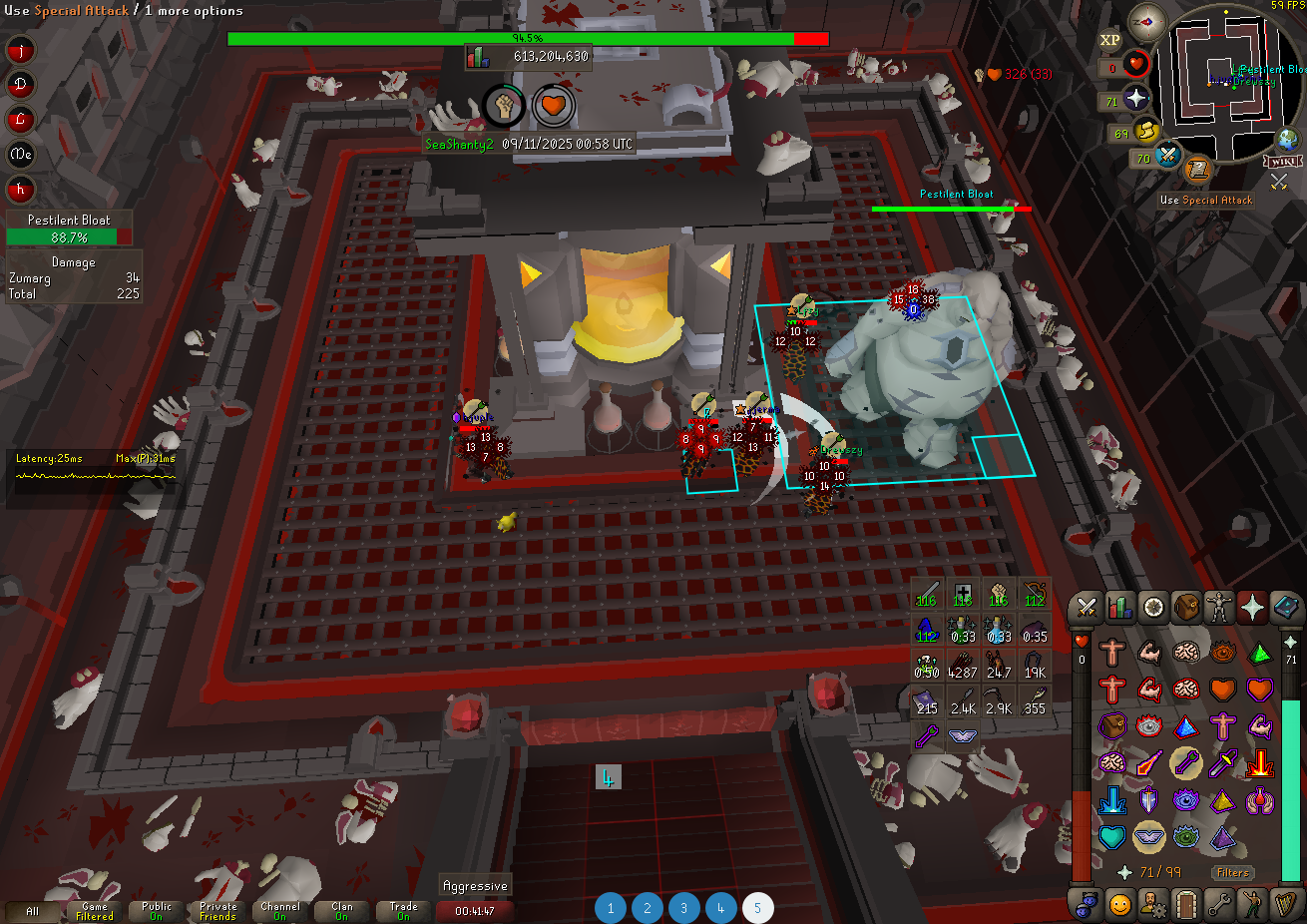The height and width of the screenshot is (924, 1307).
Task: Open the Combat Options tab
Action: point(1087,607)
